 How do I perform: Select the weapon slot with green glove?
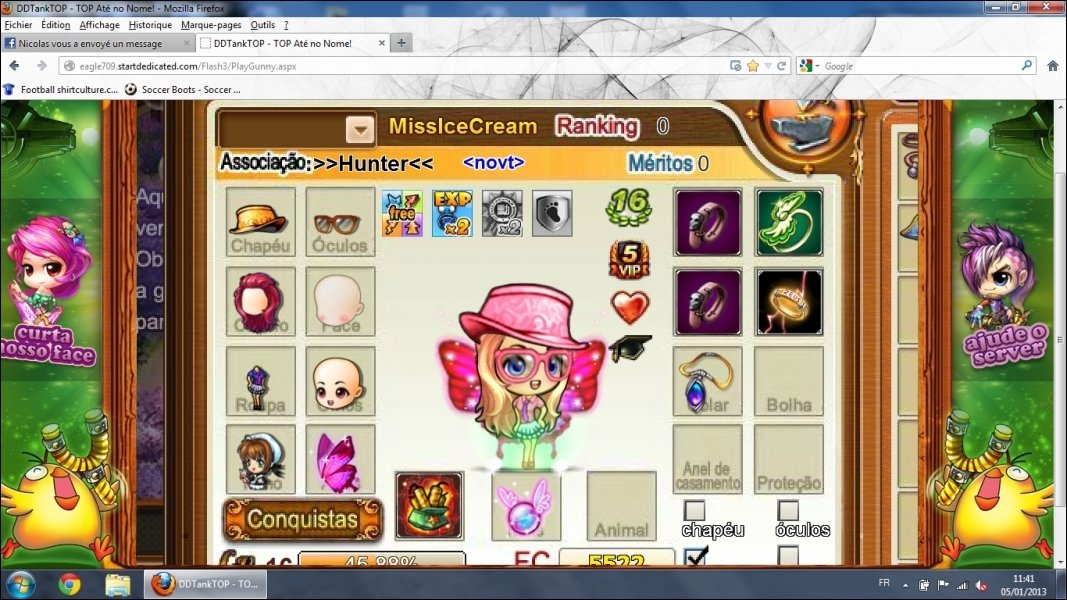point(429,505)
